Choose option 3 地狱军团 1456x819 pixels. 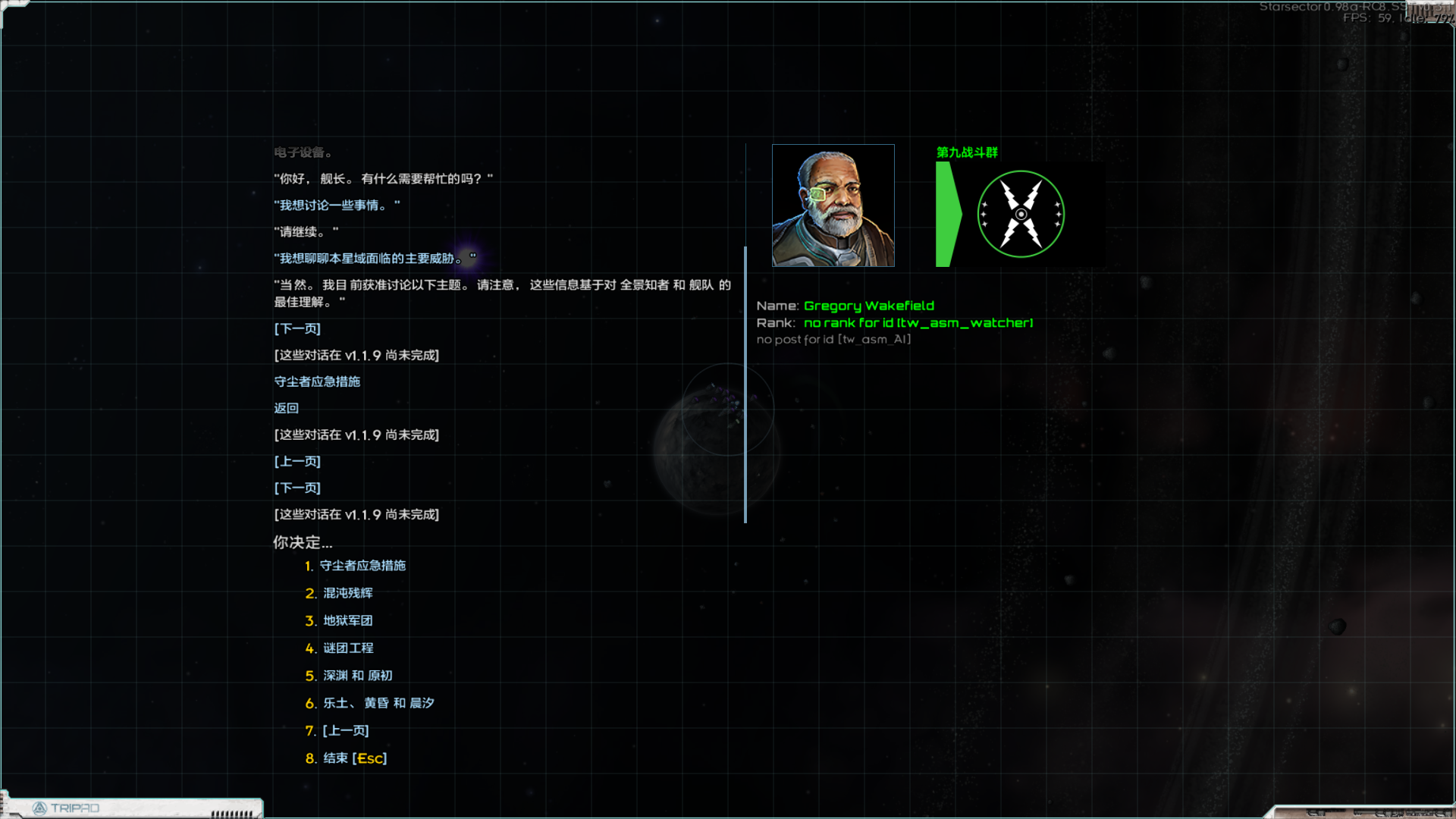[x=347, y=620]
